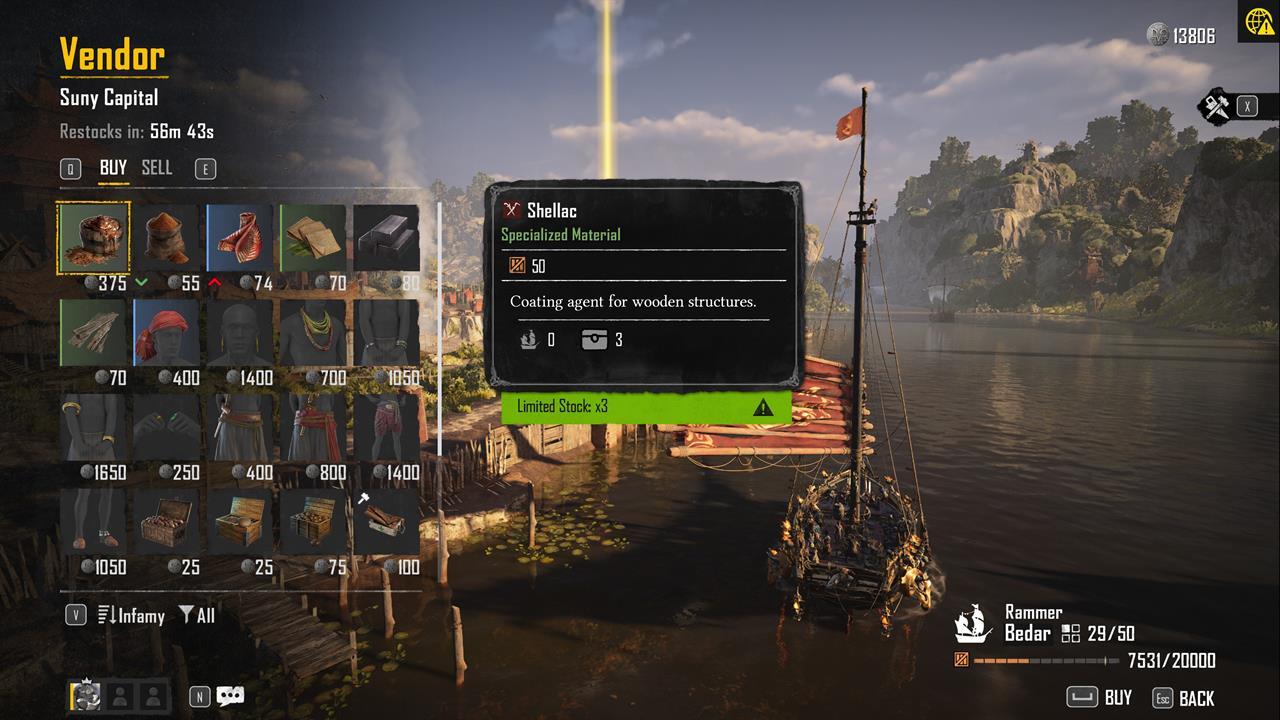Open the BUY tab
Viewport: 1280px width, 720px height.
(113, 168)
